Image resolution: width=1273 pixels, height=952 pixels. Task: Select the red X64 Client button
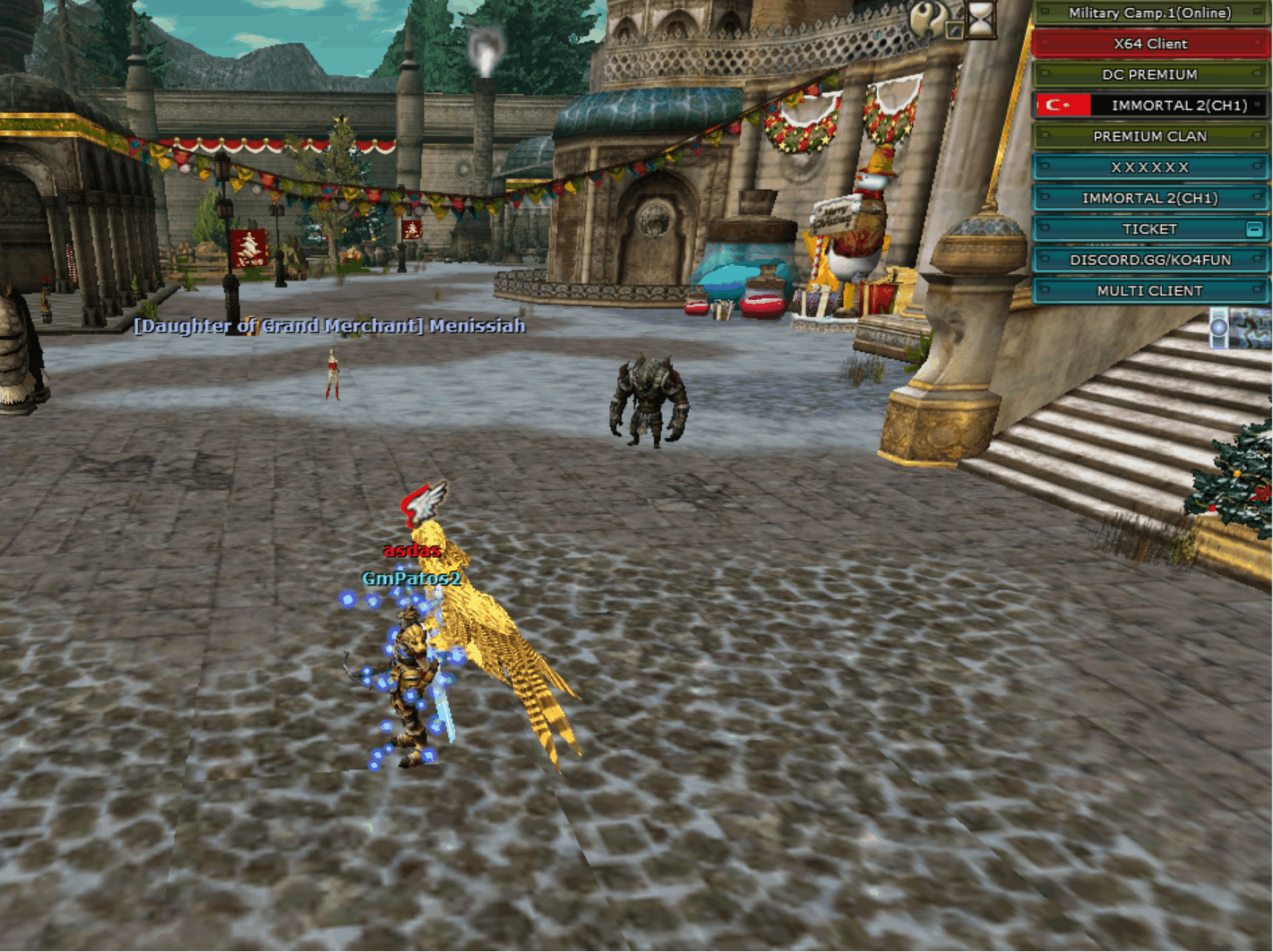pos(1149,44)
